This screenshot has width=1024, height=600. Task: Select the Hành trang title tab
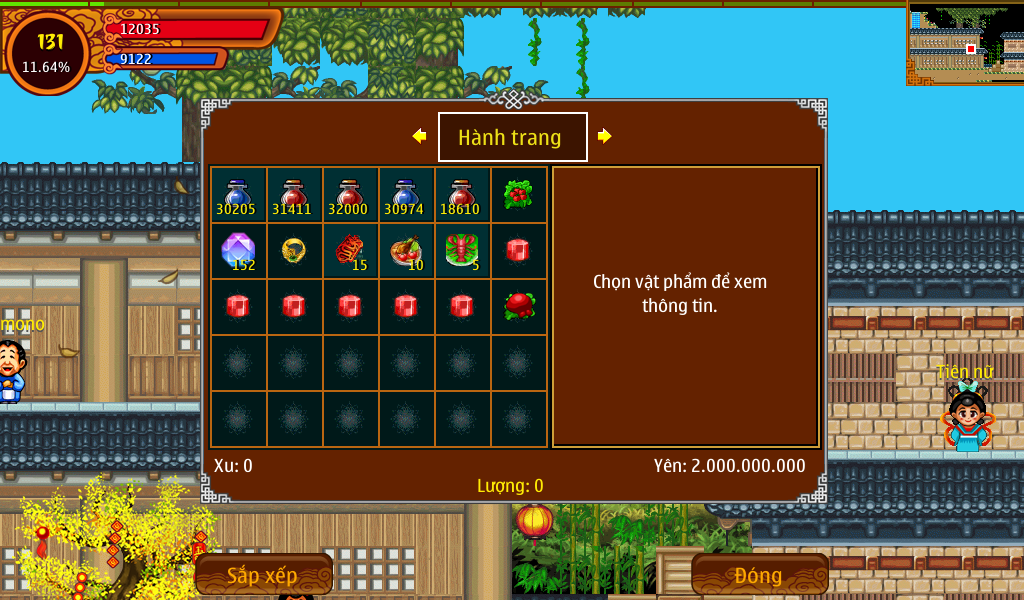point(512,137)
